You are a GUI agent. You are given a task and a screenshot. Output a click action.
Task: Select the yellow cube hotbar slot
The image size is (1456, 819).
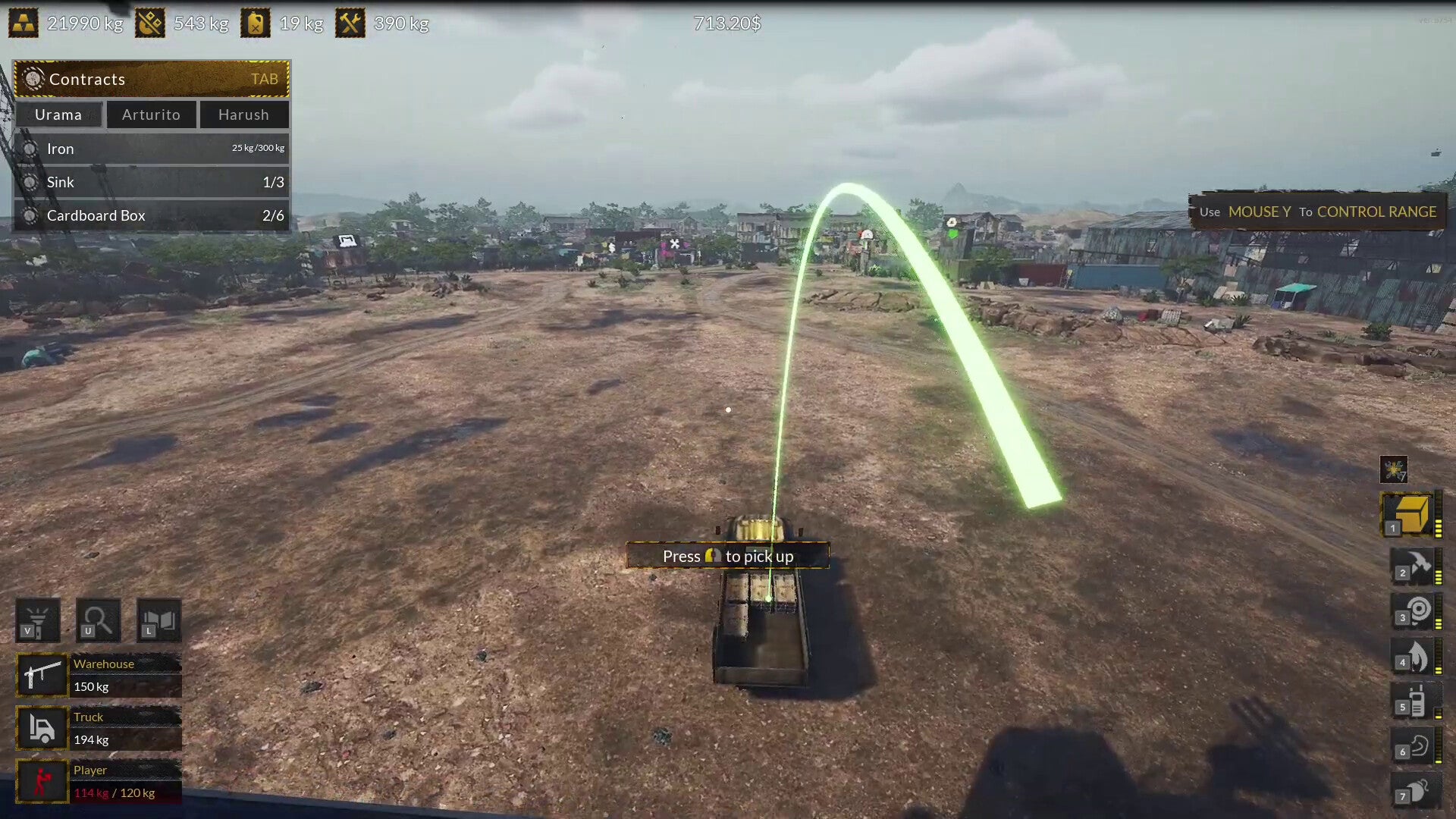tap(1410, 515)
